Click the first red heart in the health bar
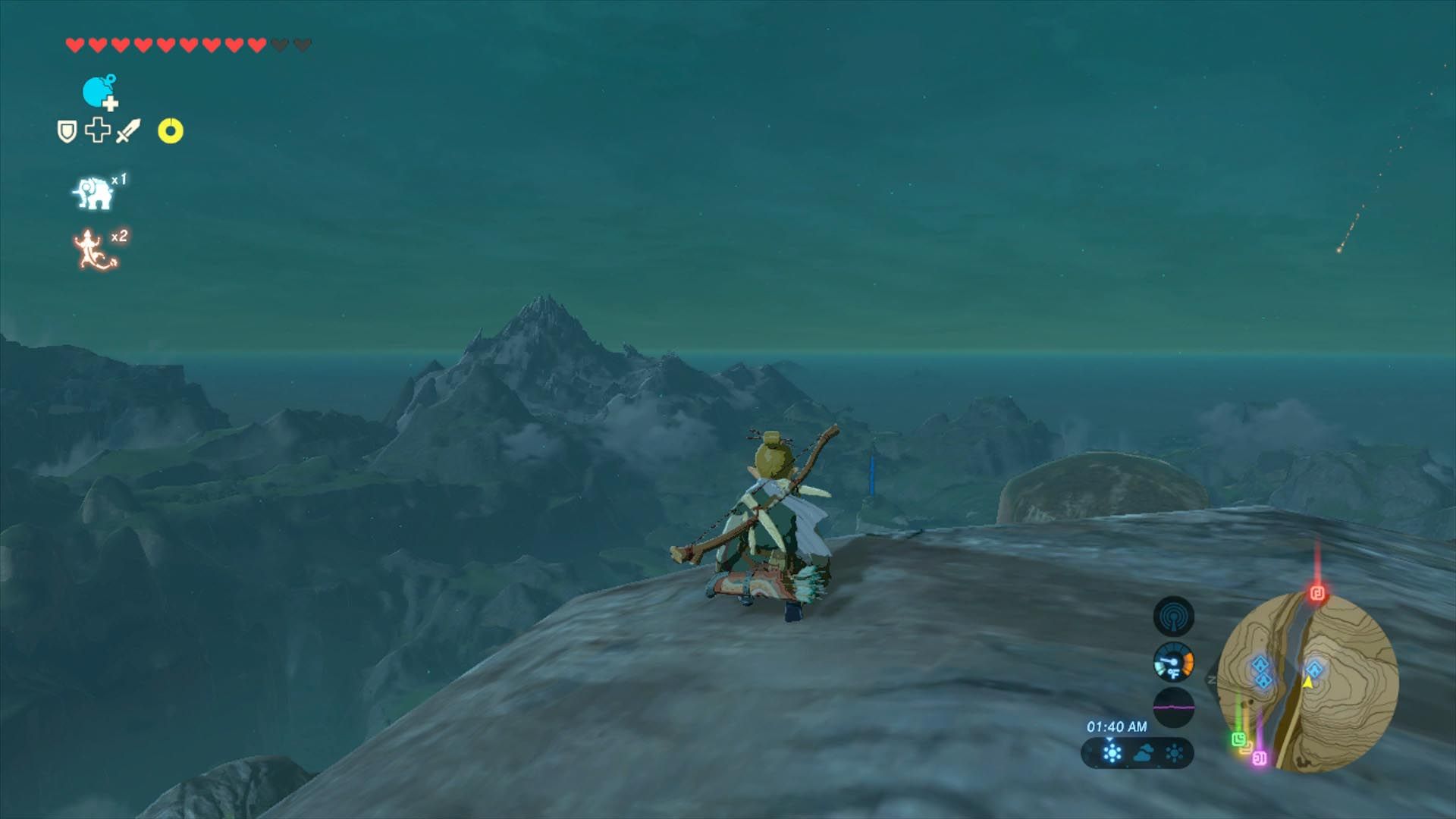1456x819 pixels. click(x=74, y=44)
